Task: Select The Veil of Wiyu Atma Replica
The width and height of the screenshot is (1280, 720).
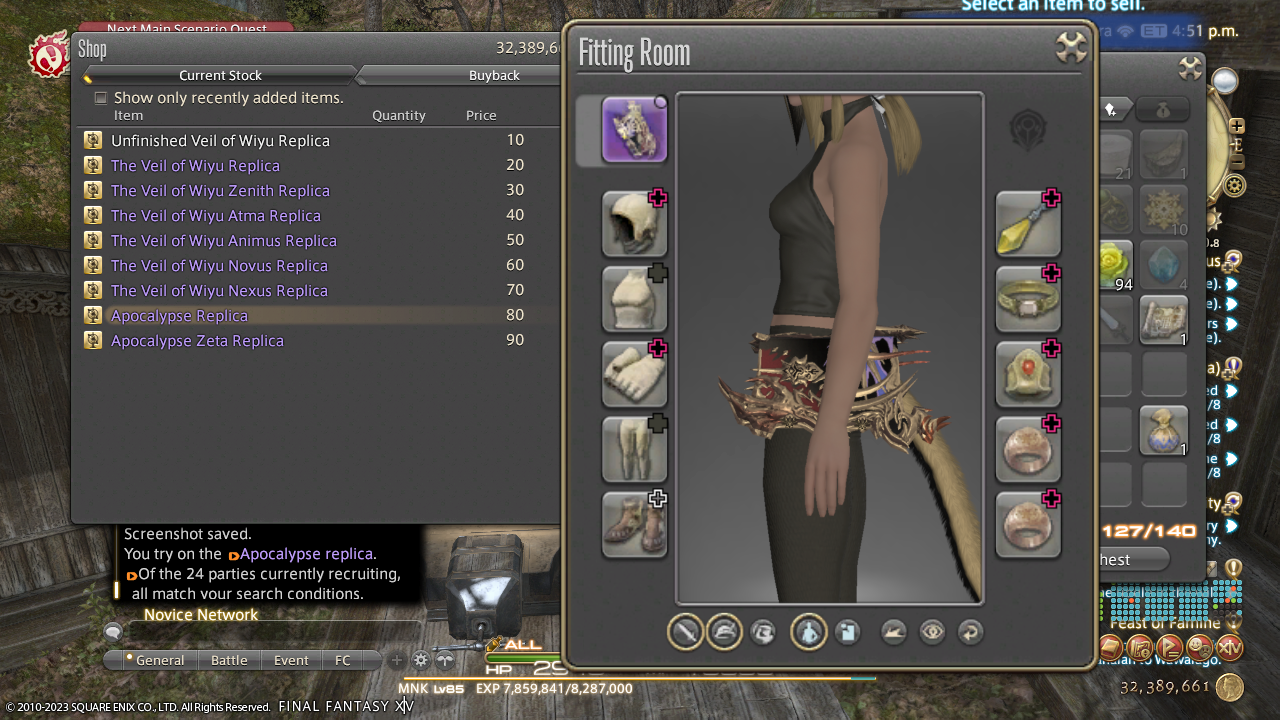Action: click(x=216, y=216)
